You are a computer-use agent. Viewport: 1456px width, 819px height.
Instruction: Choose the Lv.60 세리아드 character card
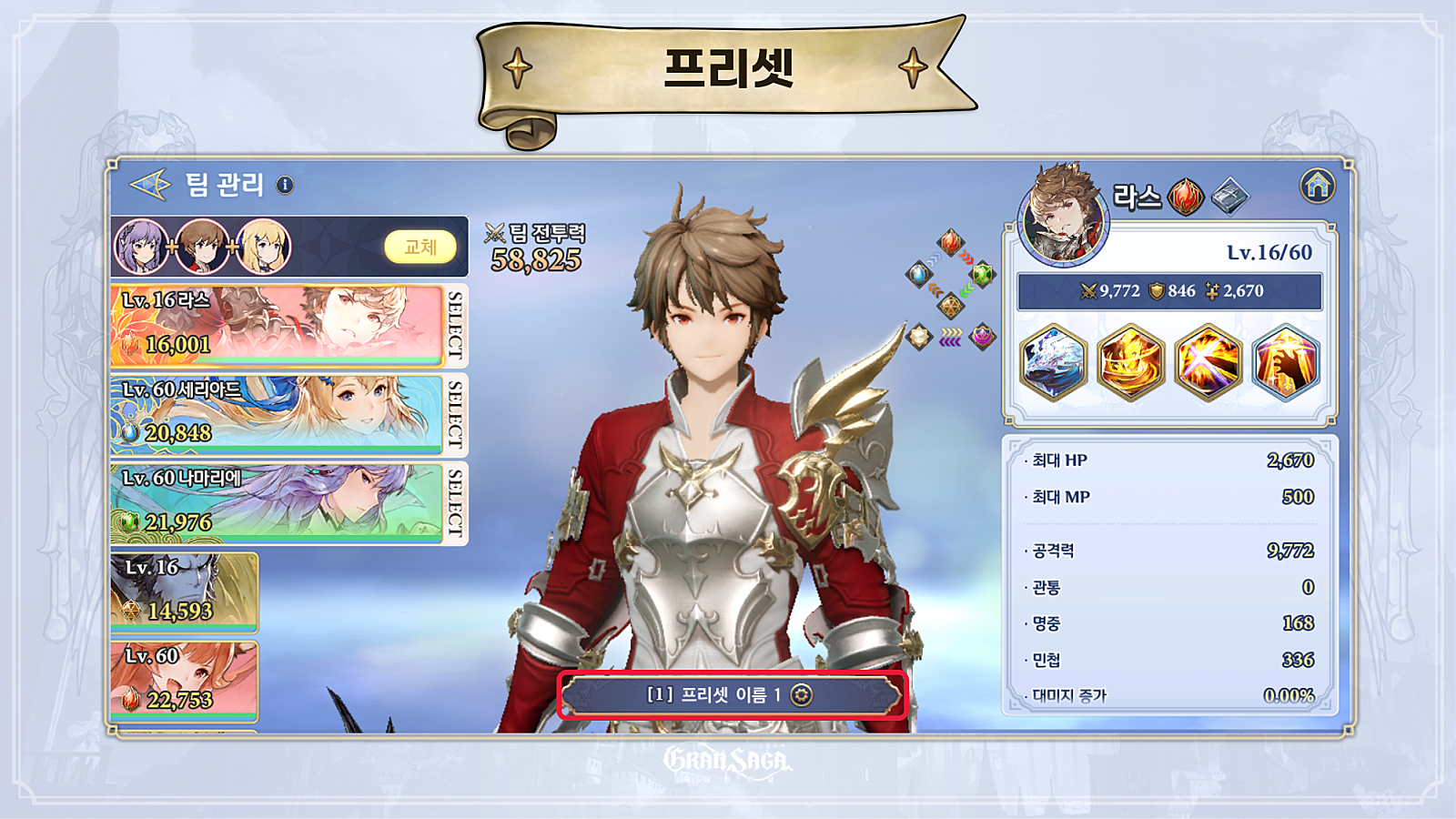coord(276,413)
